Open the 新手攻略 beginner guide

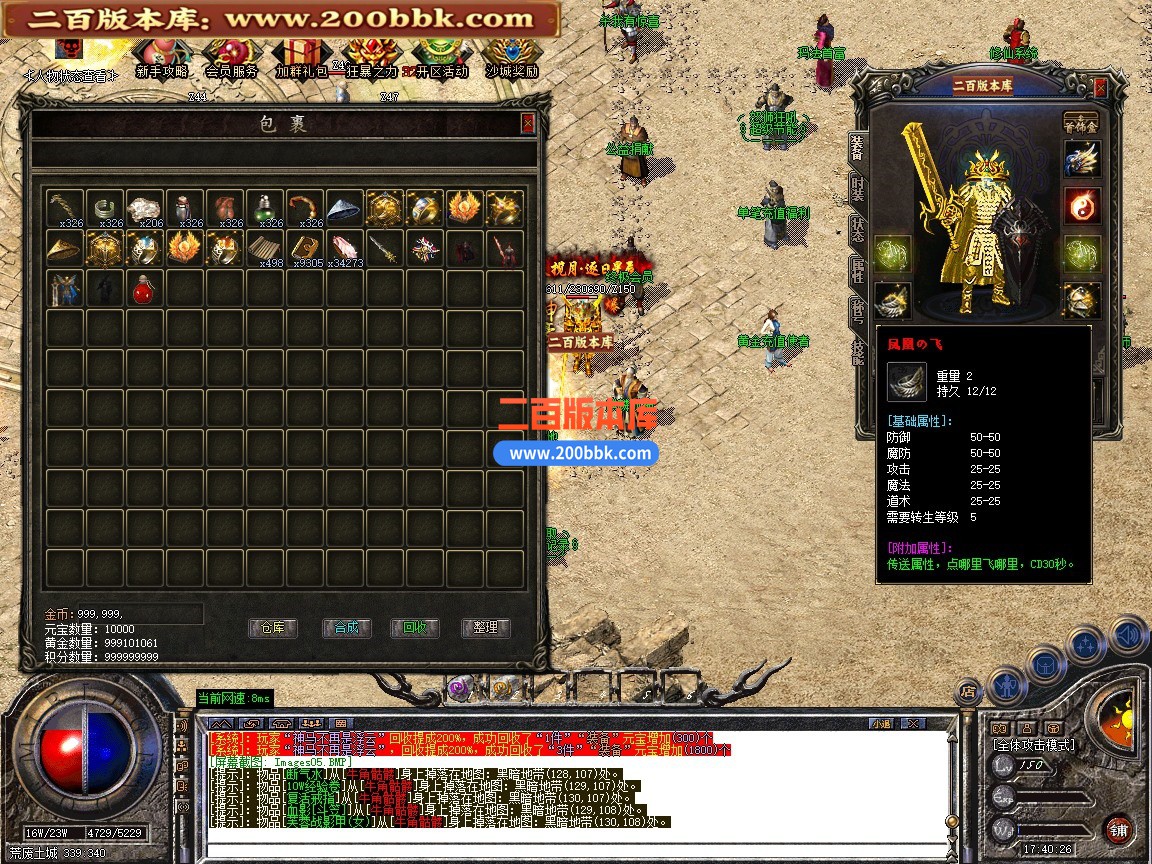tap(161, 58)
